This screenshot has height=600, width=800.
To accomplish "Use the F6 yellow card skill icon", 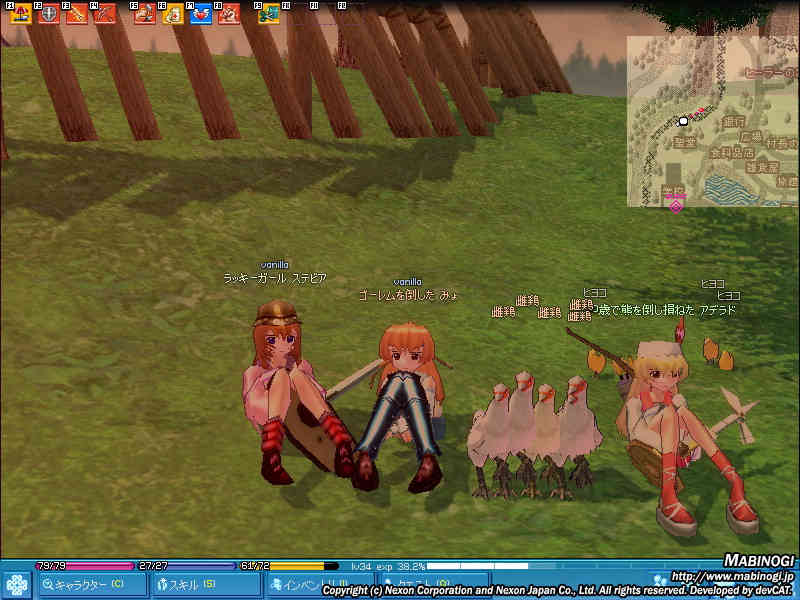I will (x=172, y=14).
